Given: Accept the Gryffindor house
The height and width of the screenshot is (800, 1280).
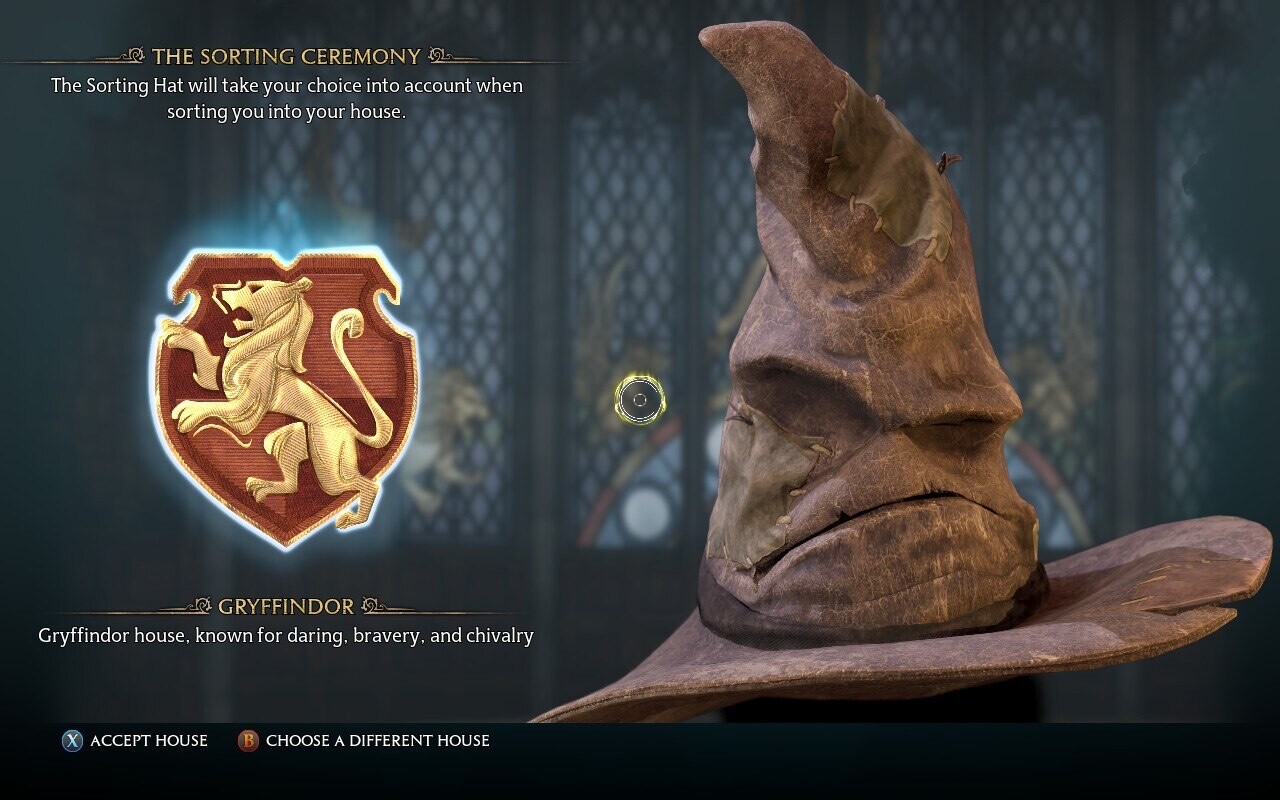Looking at the screenshot, I should click(136, 741).
